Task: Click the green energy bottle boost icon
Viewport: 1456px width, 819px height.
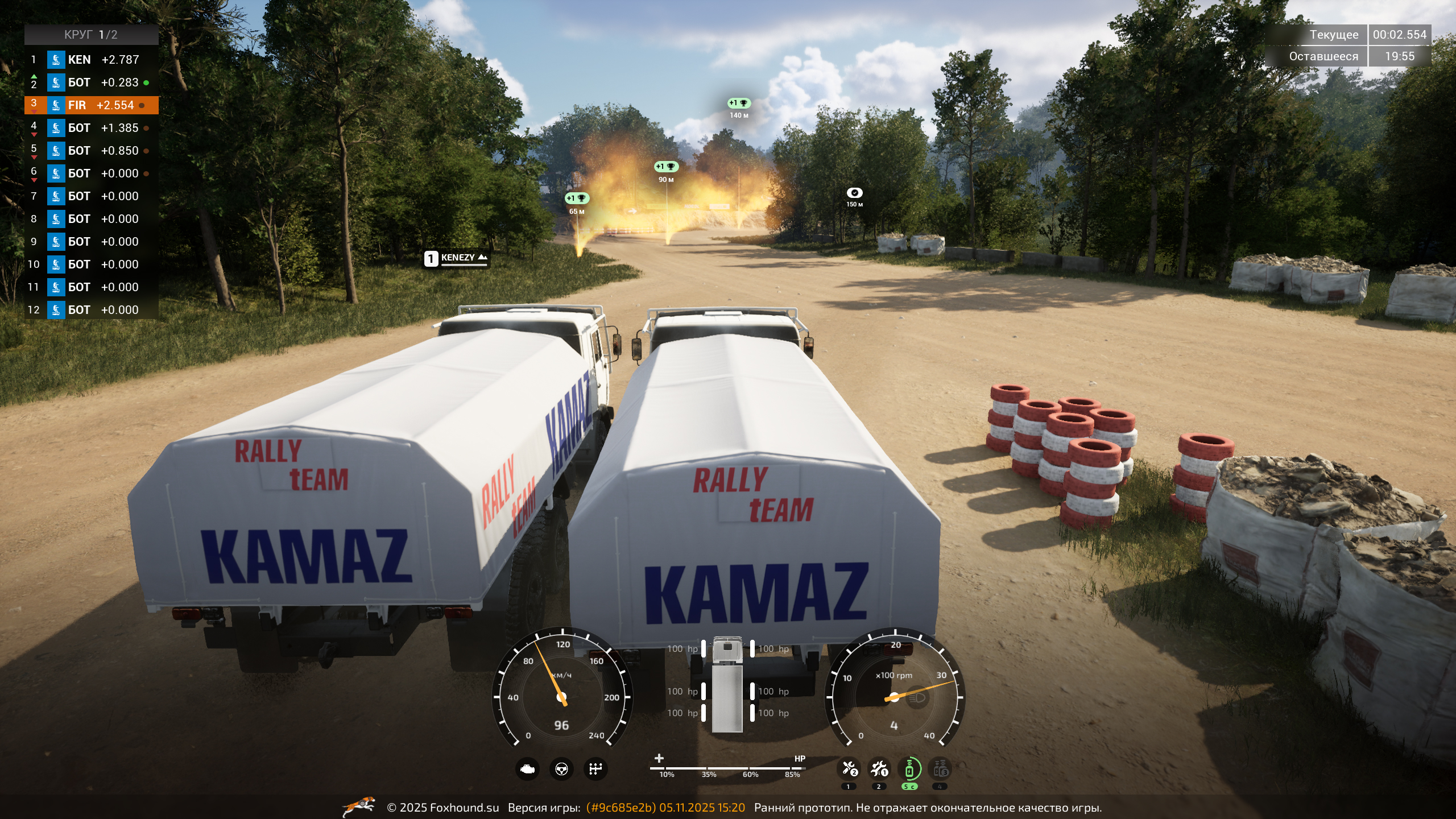Action: [x=909, y=769]
